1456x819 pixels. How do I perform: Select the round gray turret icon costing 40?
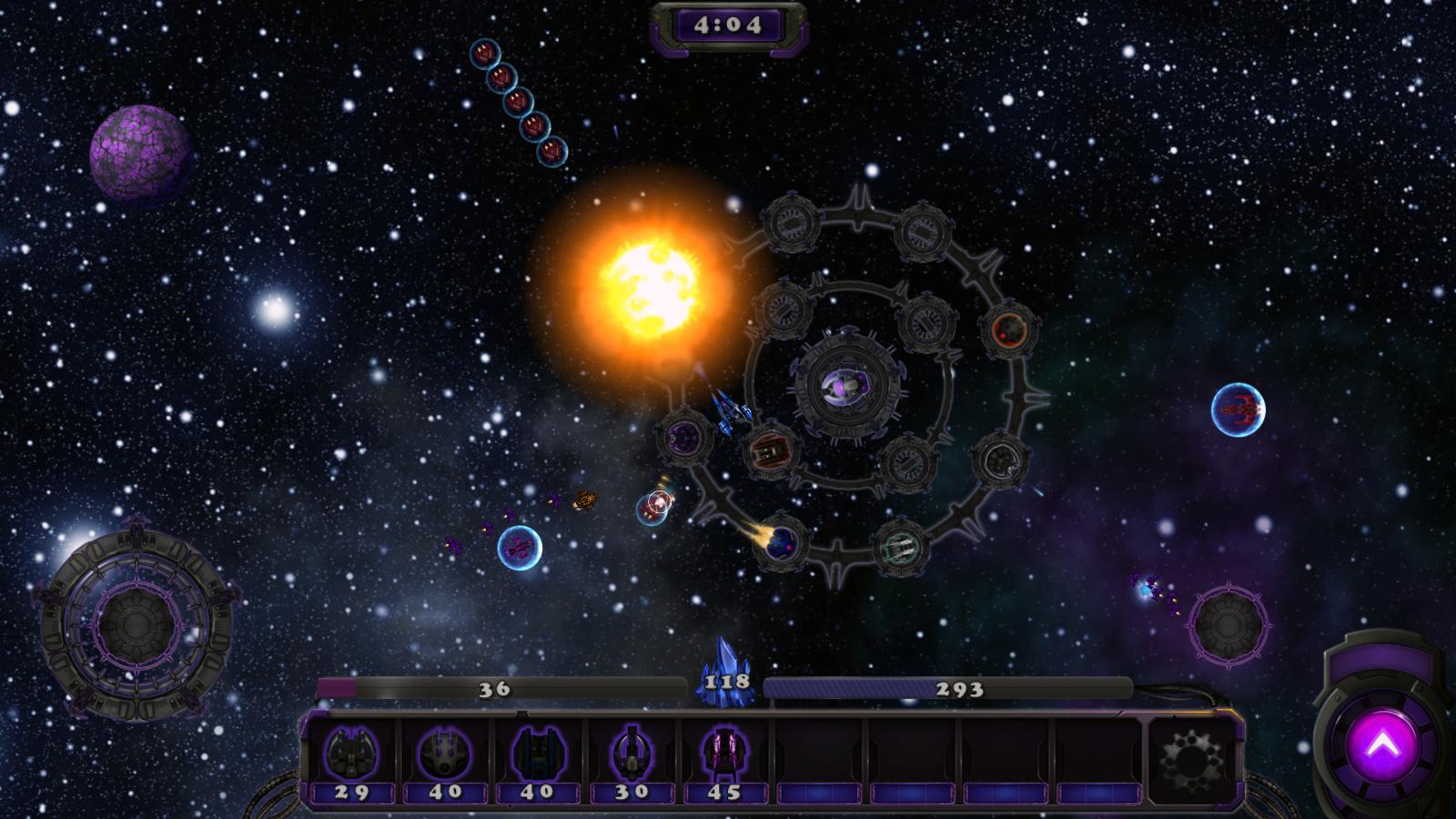[x=447, y=753]
